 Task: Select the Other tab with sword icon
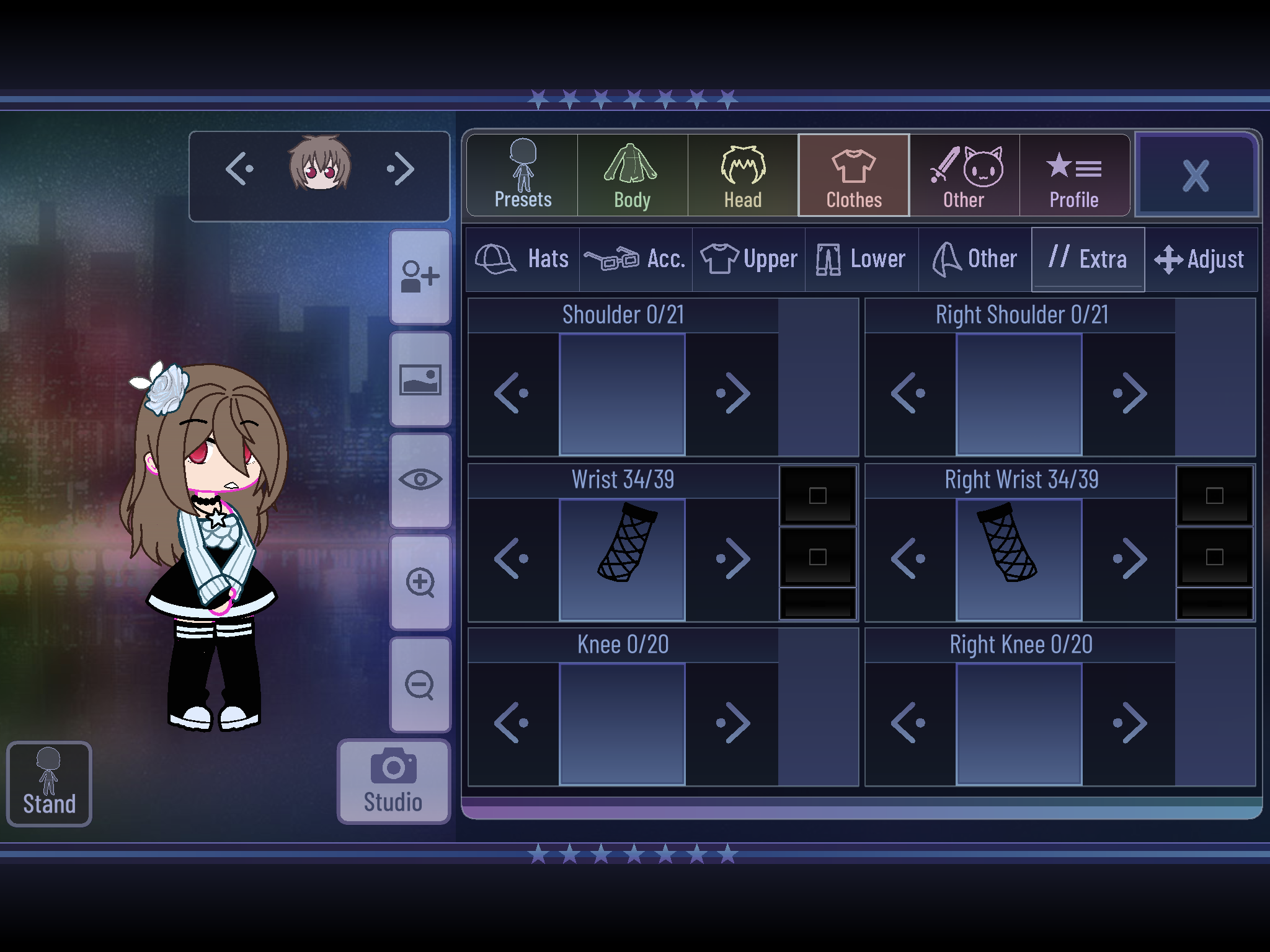964,175
